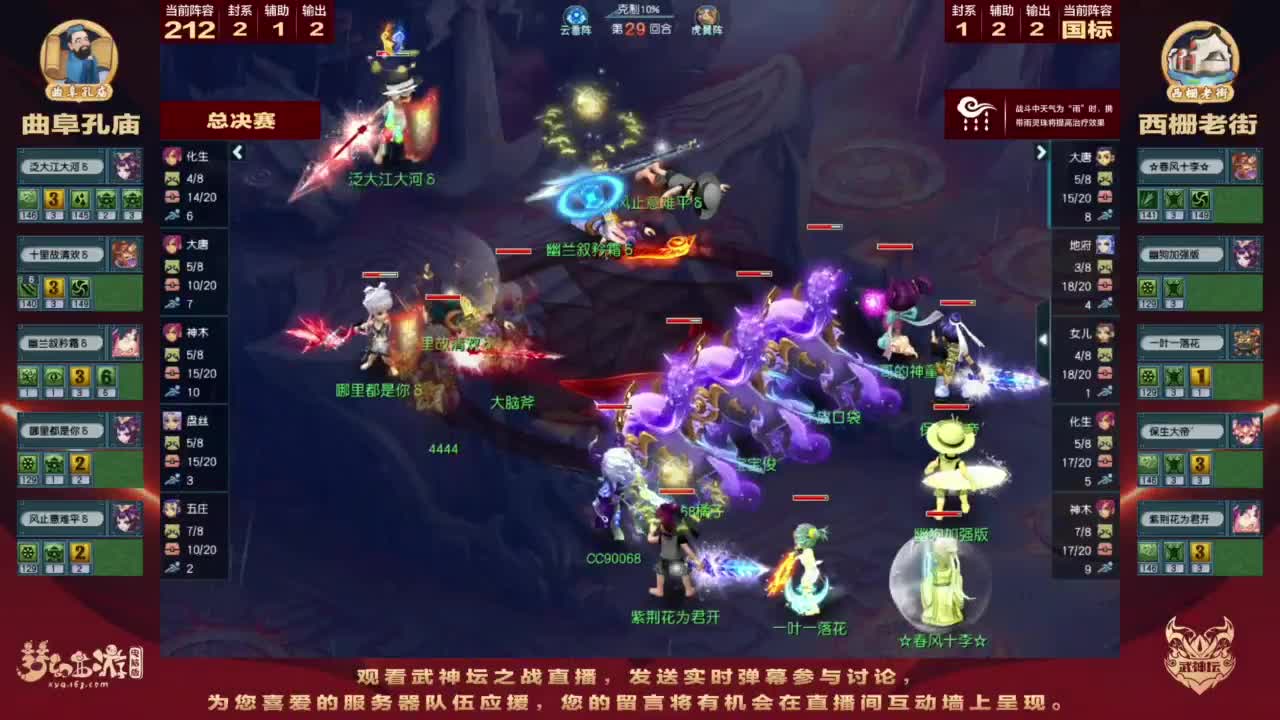
Task: Expand the right team panel with the right arrow
Action: point(1042,153)
